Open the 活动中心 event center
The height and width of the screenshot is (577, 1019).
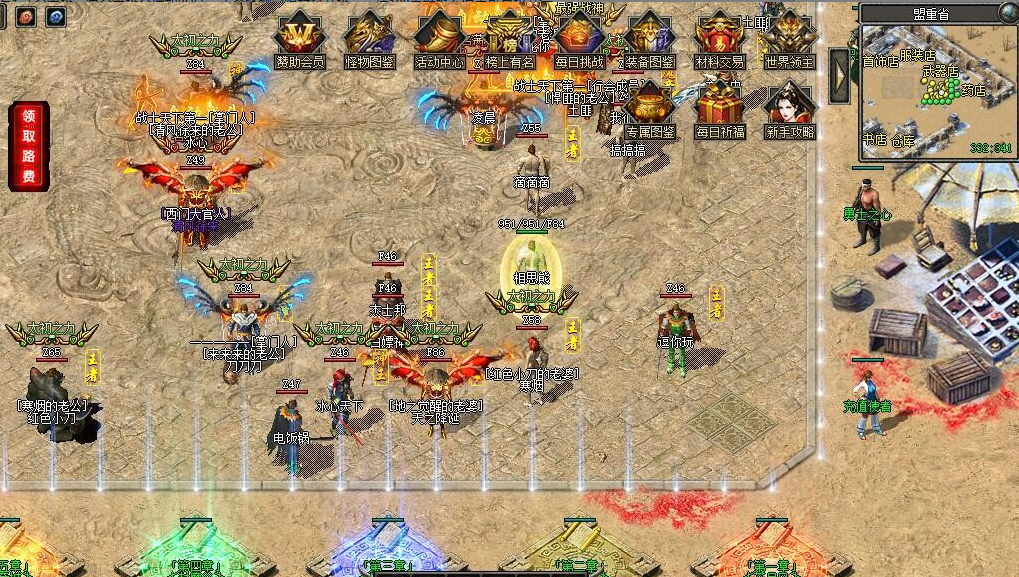point(438,38)
